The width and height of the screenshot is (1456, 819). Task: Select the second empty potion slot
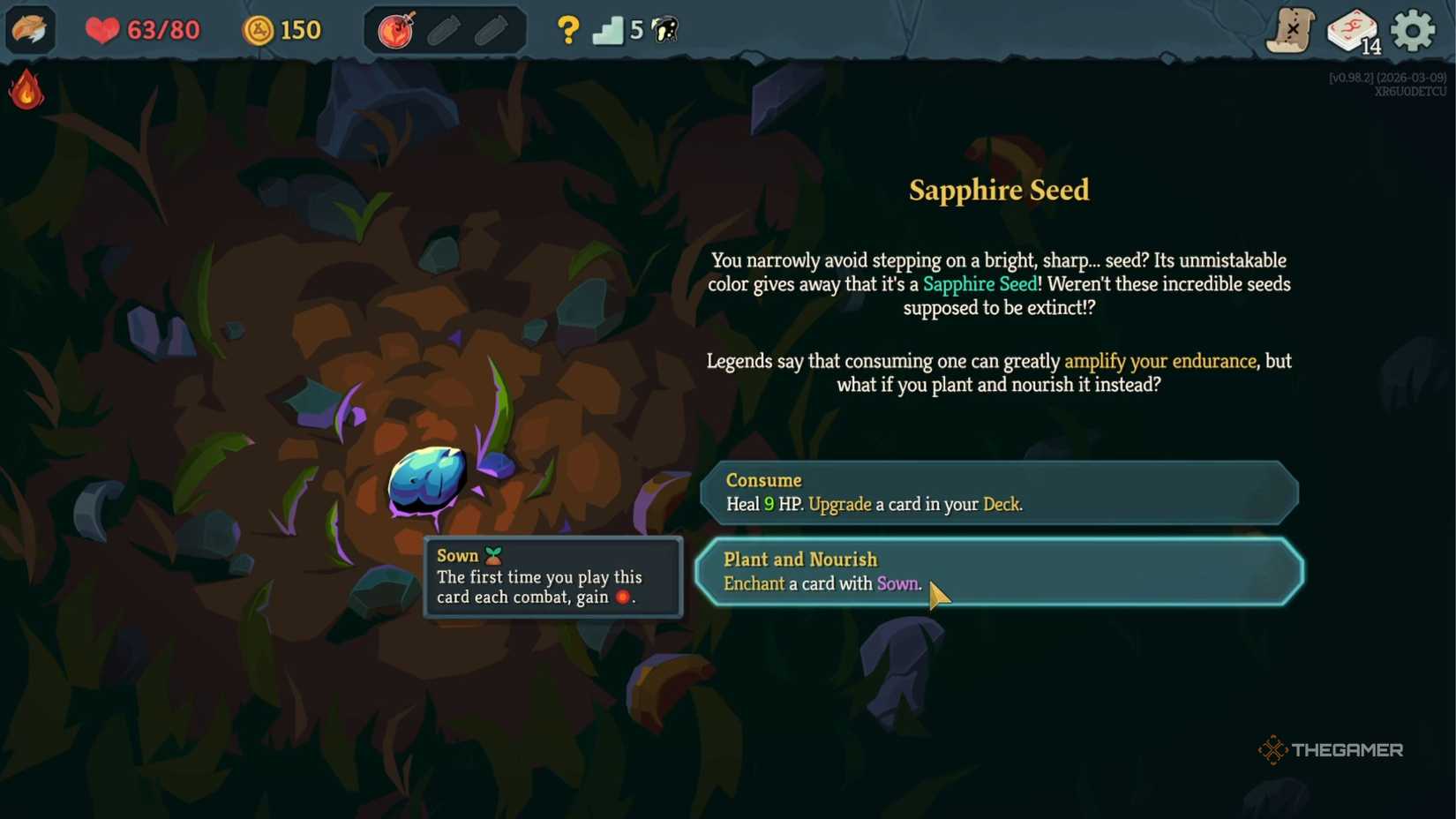pos(491,29)
